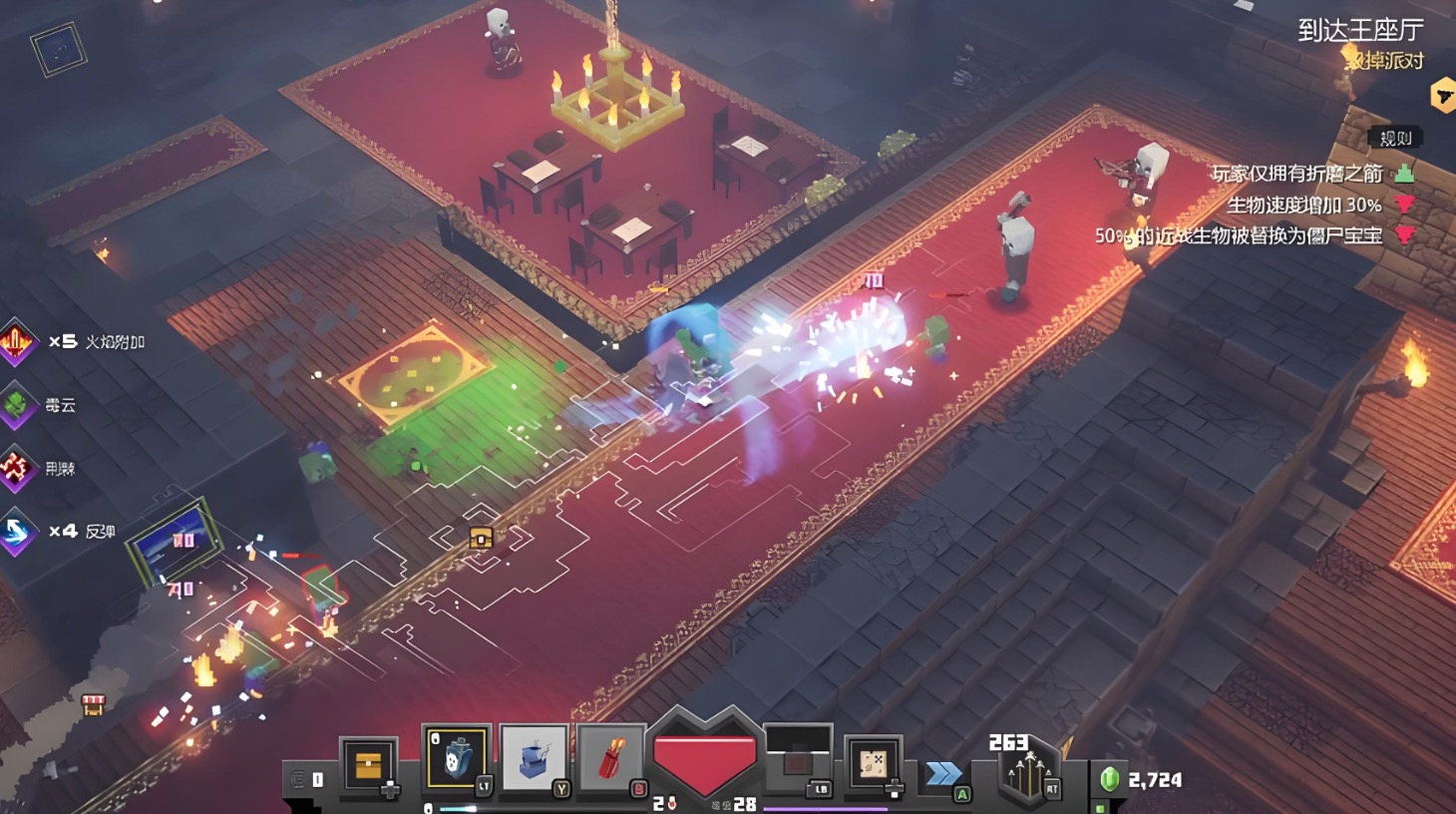Screen dimensions: 1456x814
Task: Select the green poison cloud enchantment icon
Action: [17, 405]
